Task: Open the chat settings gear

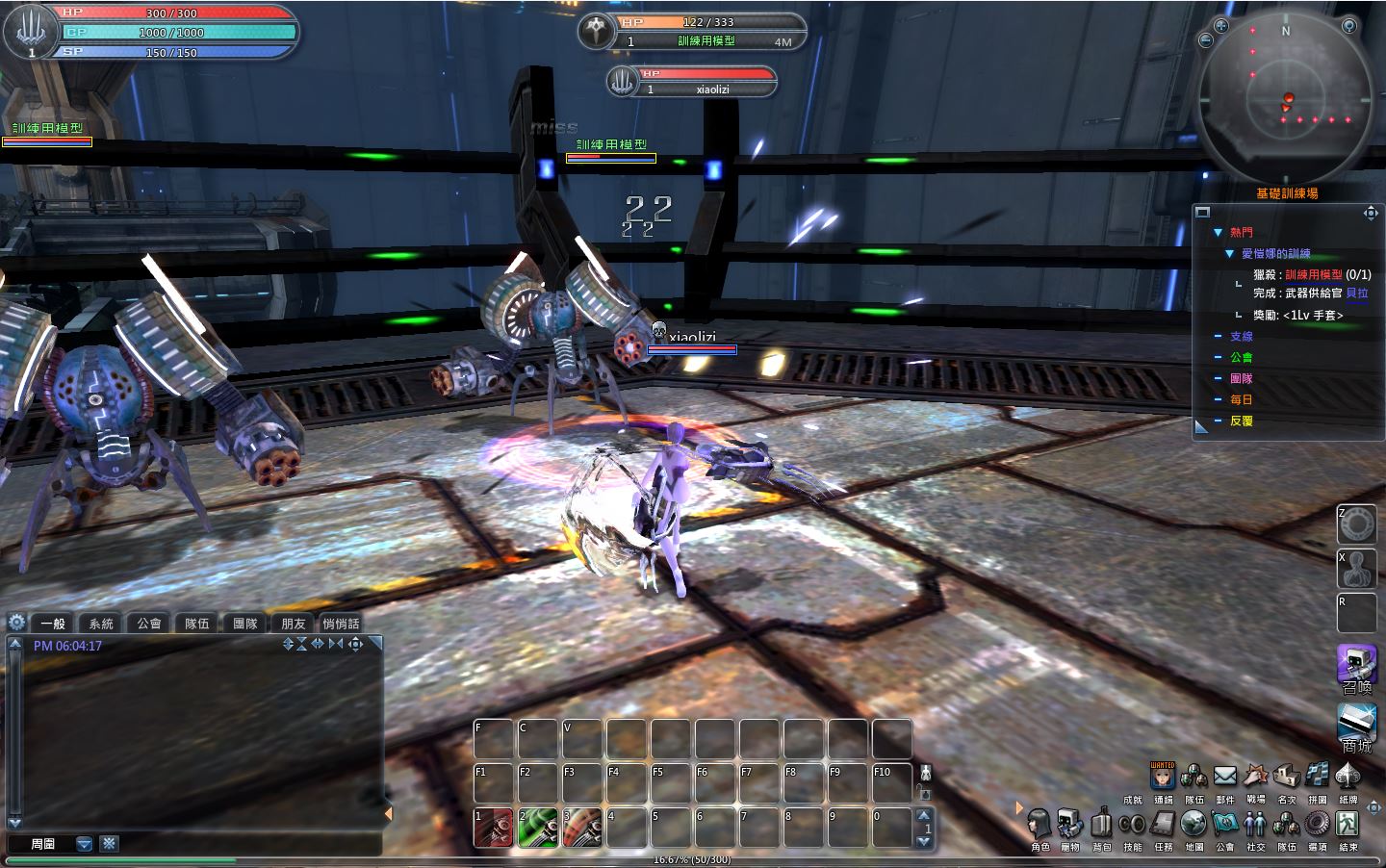Action: [x=16, y=623]
